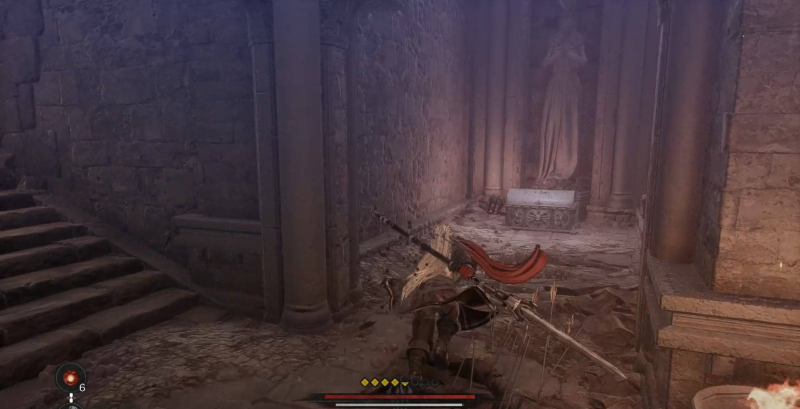The width and height of the screenshot is (800, 409).
Task: Select the glowing red orb item slot
Action: point(70,377)
